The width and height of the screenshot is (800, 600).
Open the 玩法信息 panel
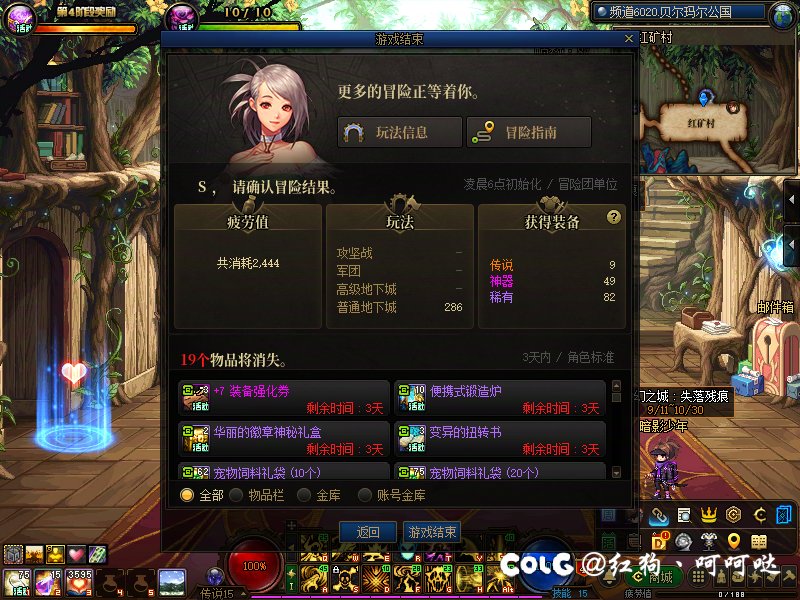pyautogui.click(x=400, y=132)
